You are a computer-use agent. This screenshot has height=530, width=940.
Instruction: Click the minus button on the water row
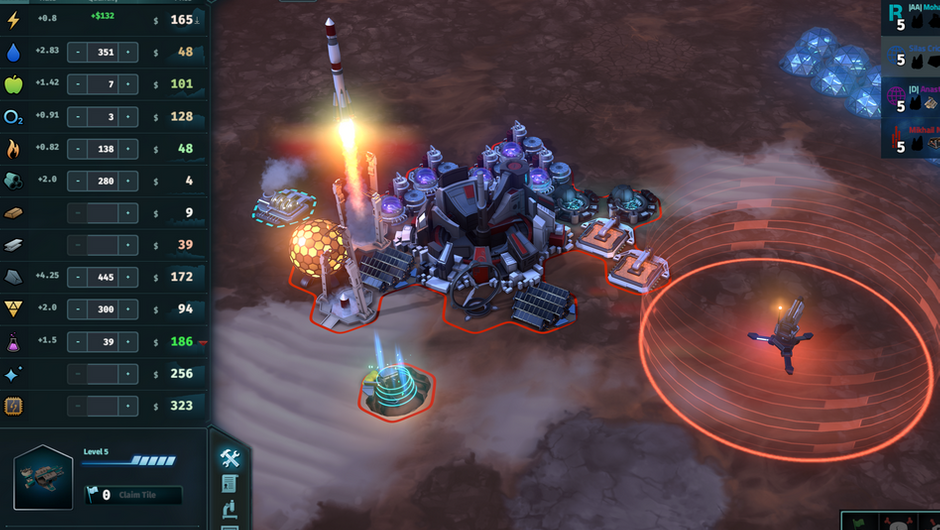point(77,53)
